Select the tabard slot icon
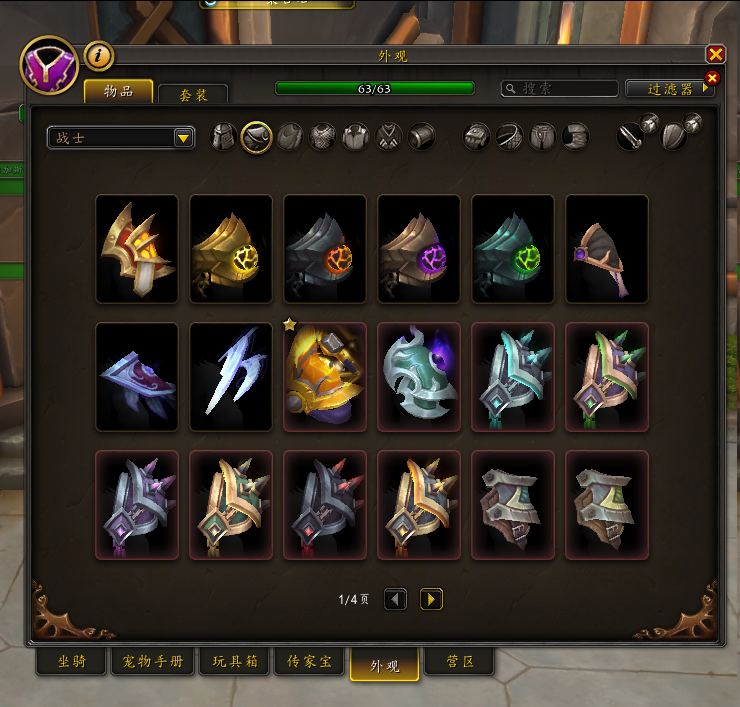This screenshot has height=707, width=740. [x=389, y=137]
